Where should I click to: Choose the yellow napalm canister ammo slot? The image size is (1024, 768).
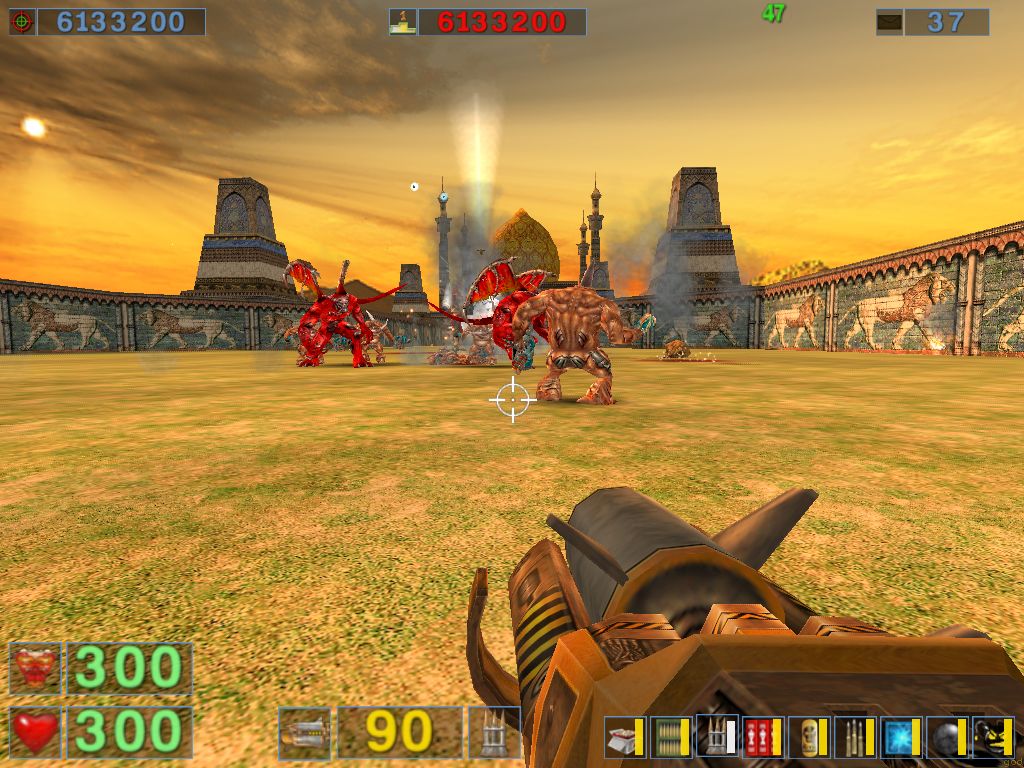808,737
